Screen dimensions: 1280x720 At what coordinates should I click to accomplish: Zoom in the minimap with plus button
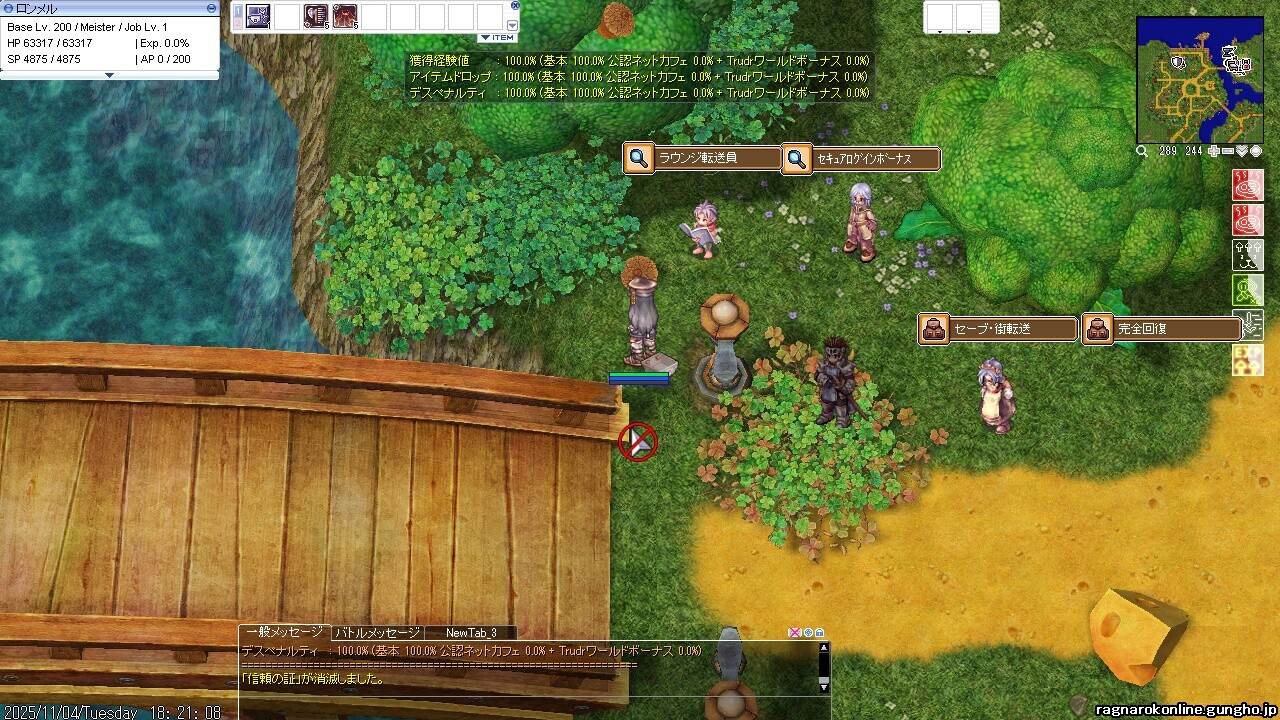tap(1214, 151)
